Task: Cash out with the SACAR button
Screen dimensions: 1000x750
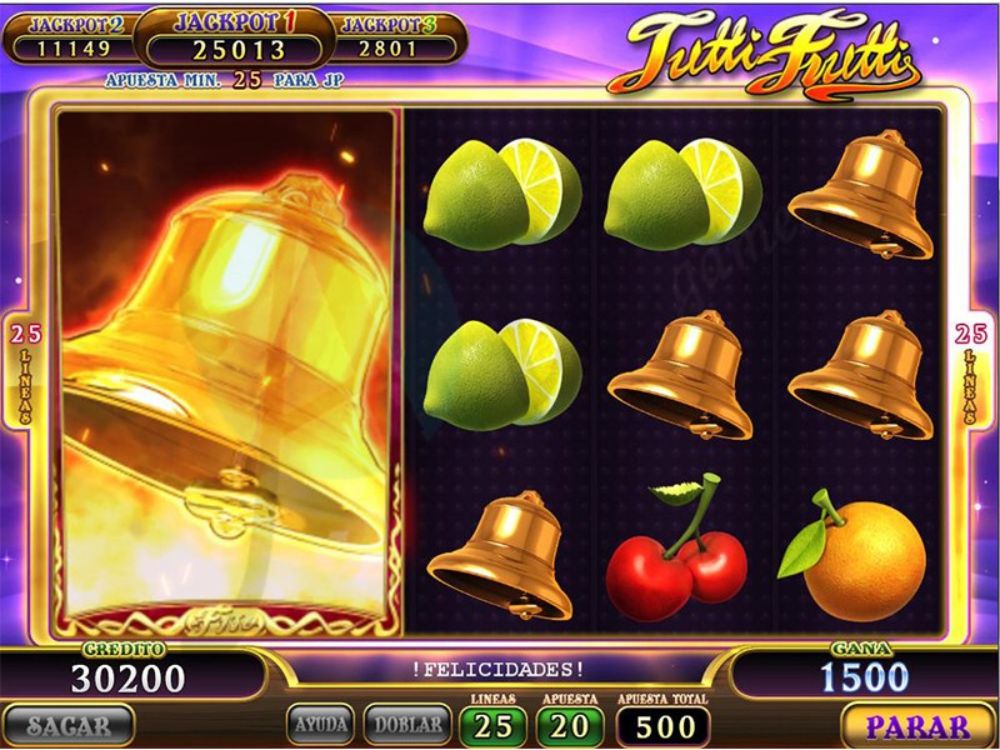Action: 68,725
